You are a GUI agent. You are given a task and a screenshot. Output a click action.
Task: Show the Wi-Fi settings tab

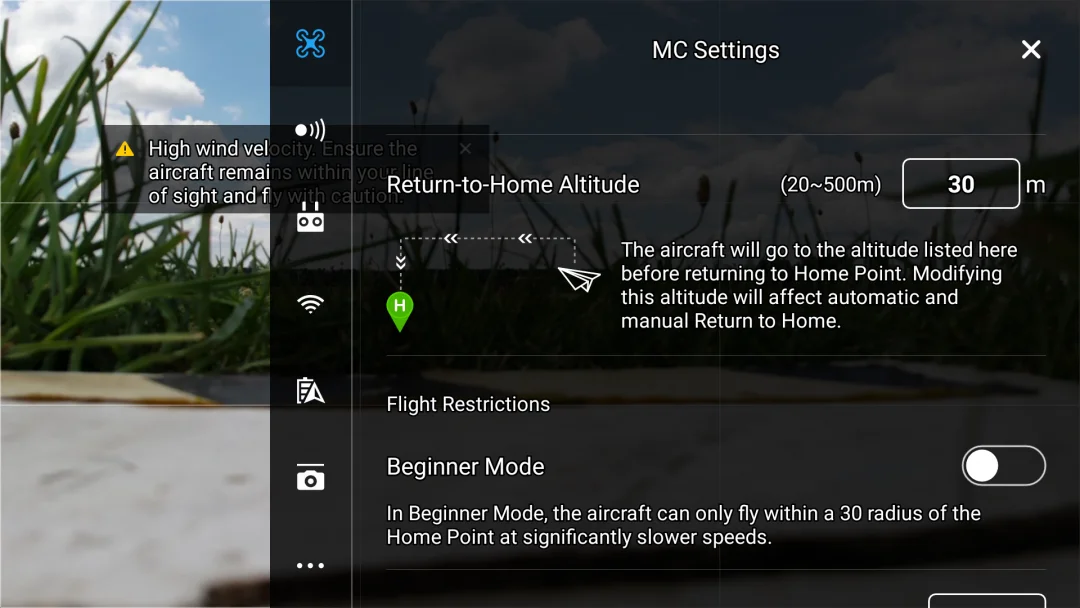coord(310,304)
